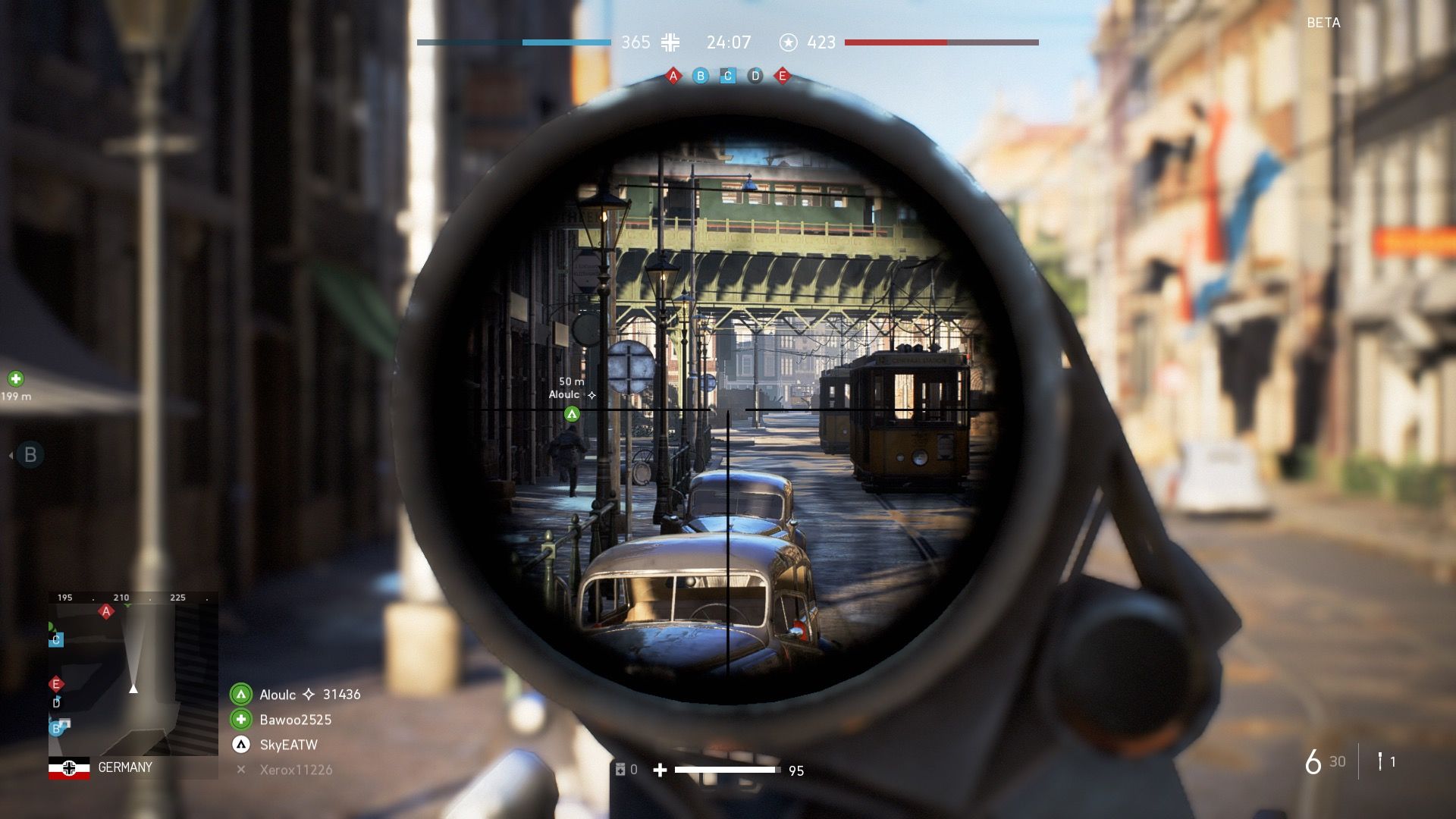Select Bawoo2525 in the squad list

[x=295, y=720]
